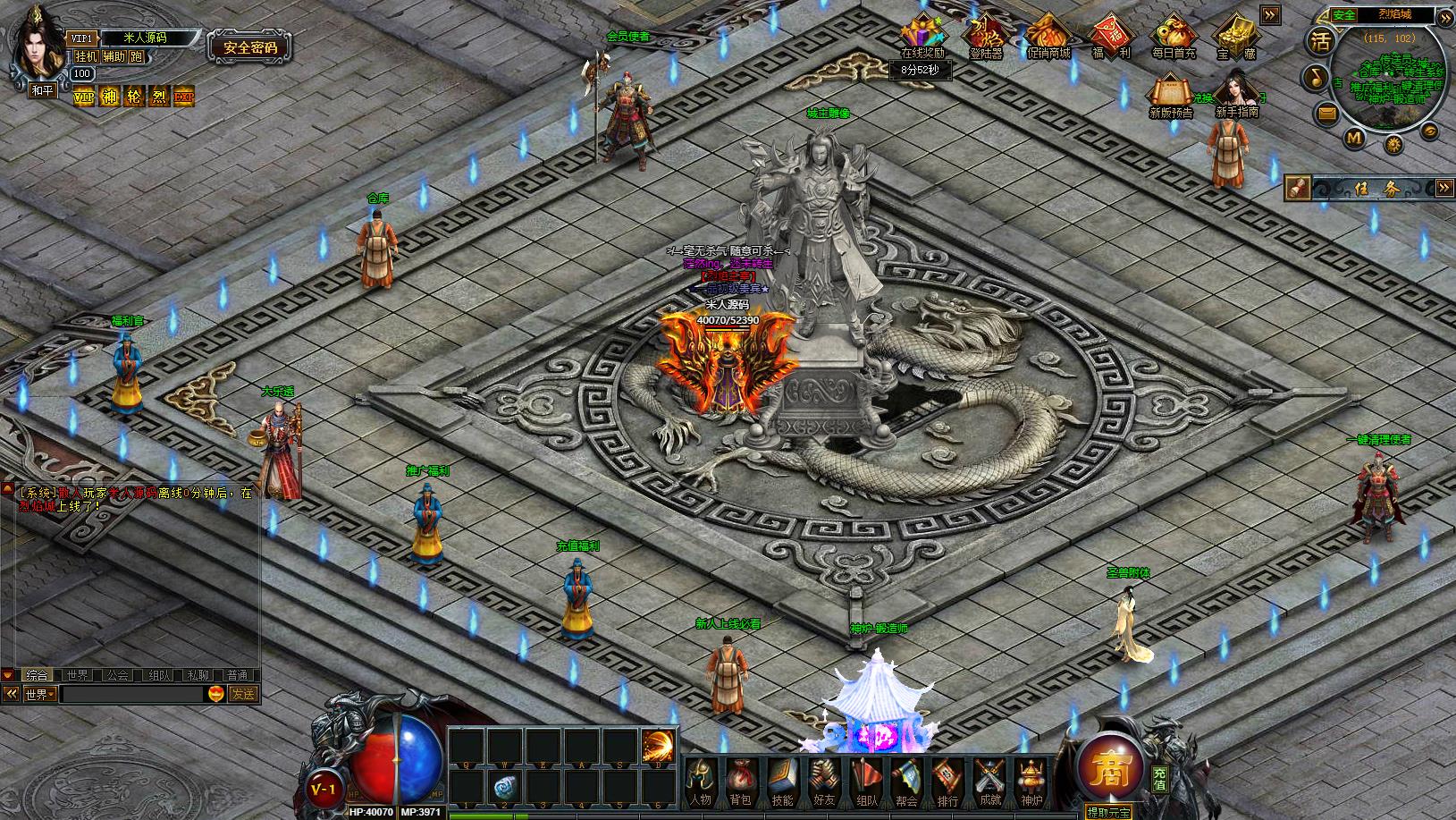Open the 背包 backpack
The width and height of the screenshot is (1456, 820).
(x=741, y=782)
